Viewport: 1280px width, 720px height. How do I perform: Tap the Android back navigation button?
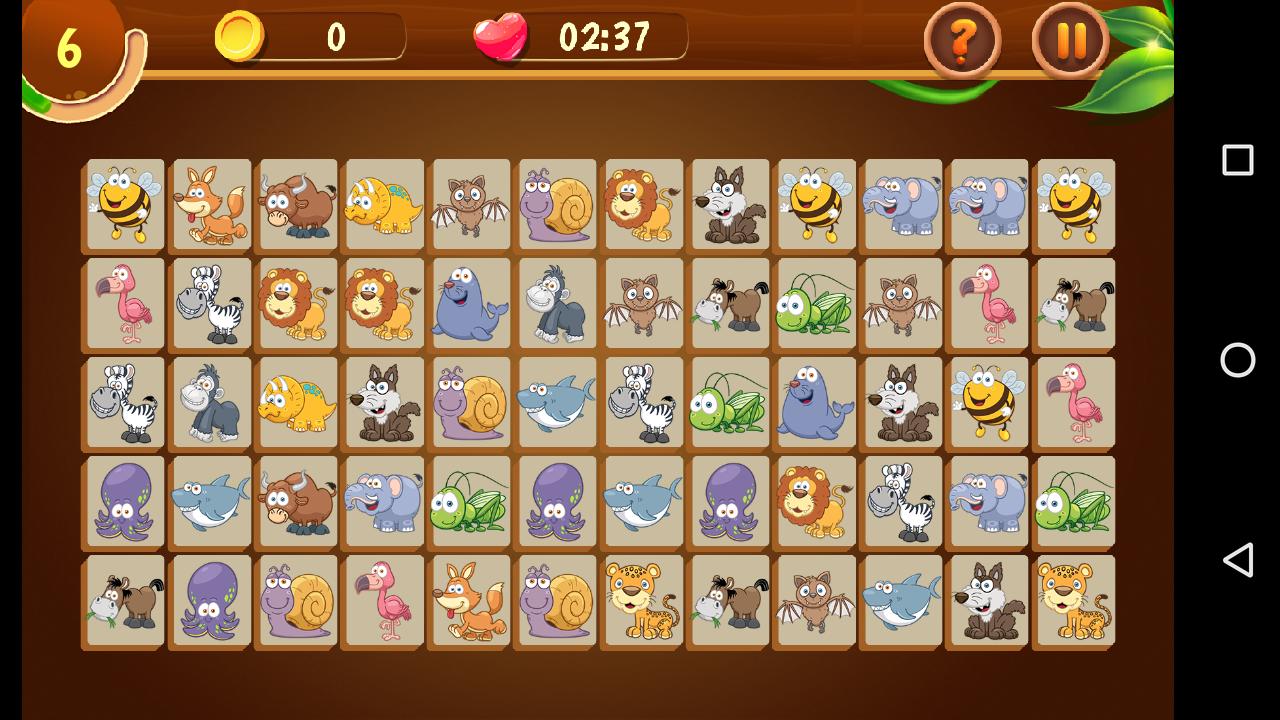pyautogui.click(x=1238, y=560)
